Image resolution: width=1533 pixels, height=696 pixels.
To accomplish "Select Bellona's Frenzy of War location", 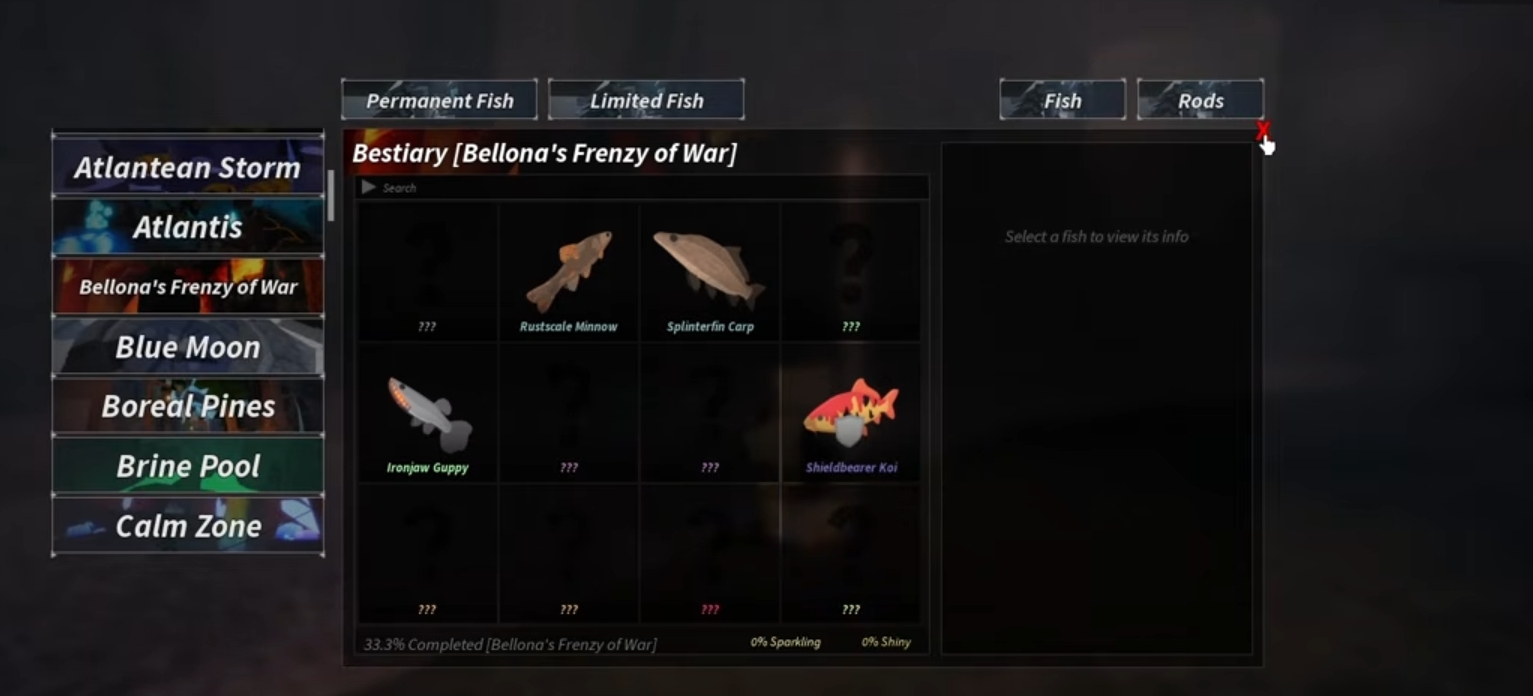I will (x=188, y=287).
